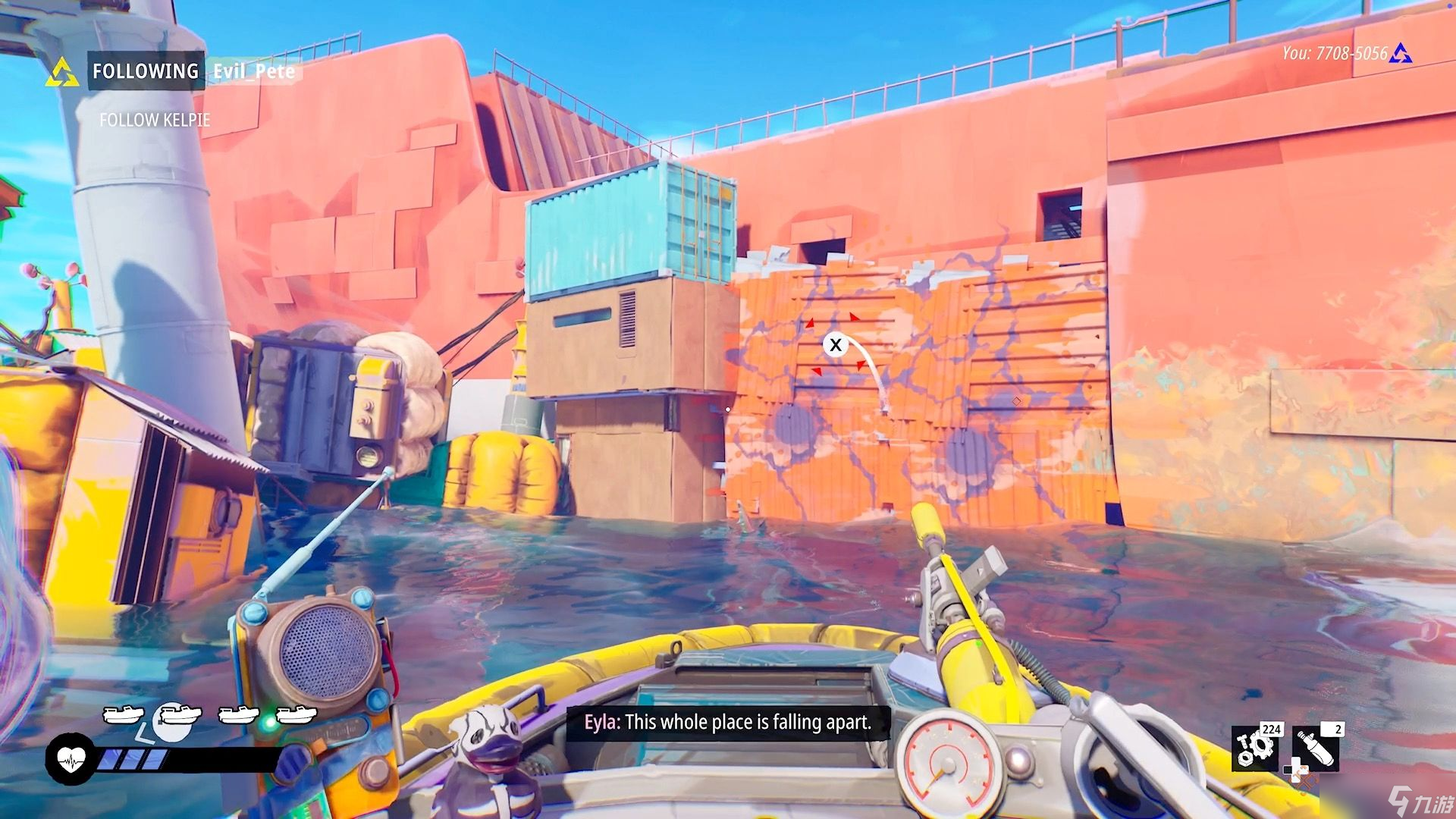
Task: Open the FOLLOW KELPIE objective tracker
Action: [x=155, y=120]
